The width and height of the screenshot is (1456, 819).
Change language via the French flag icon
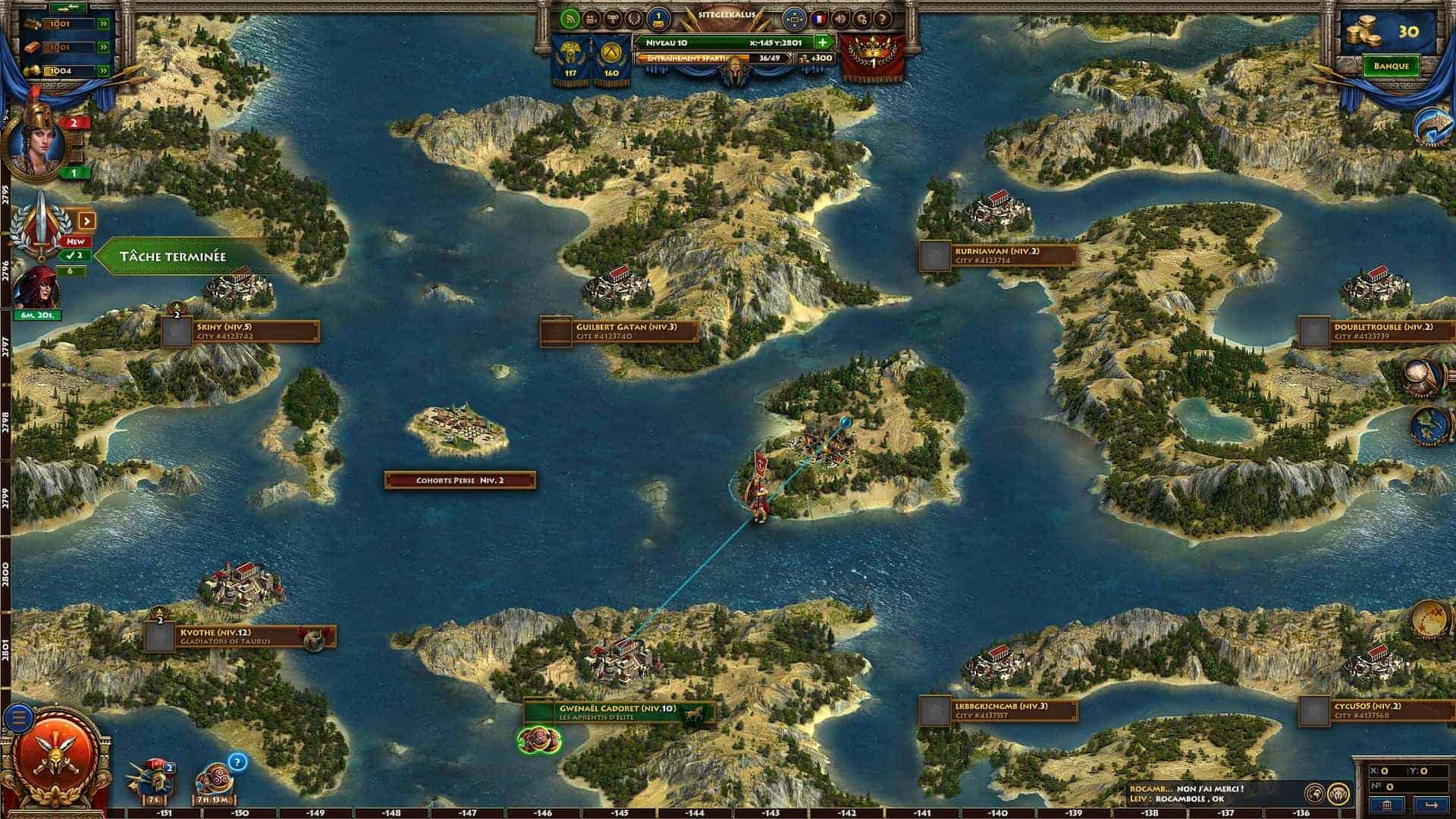pyautogui.click(x=819, y=18)
